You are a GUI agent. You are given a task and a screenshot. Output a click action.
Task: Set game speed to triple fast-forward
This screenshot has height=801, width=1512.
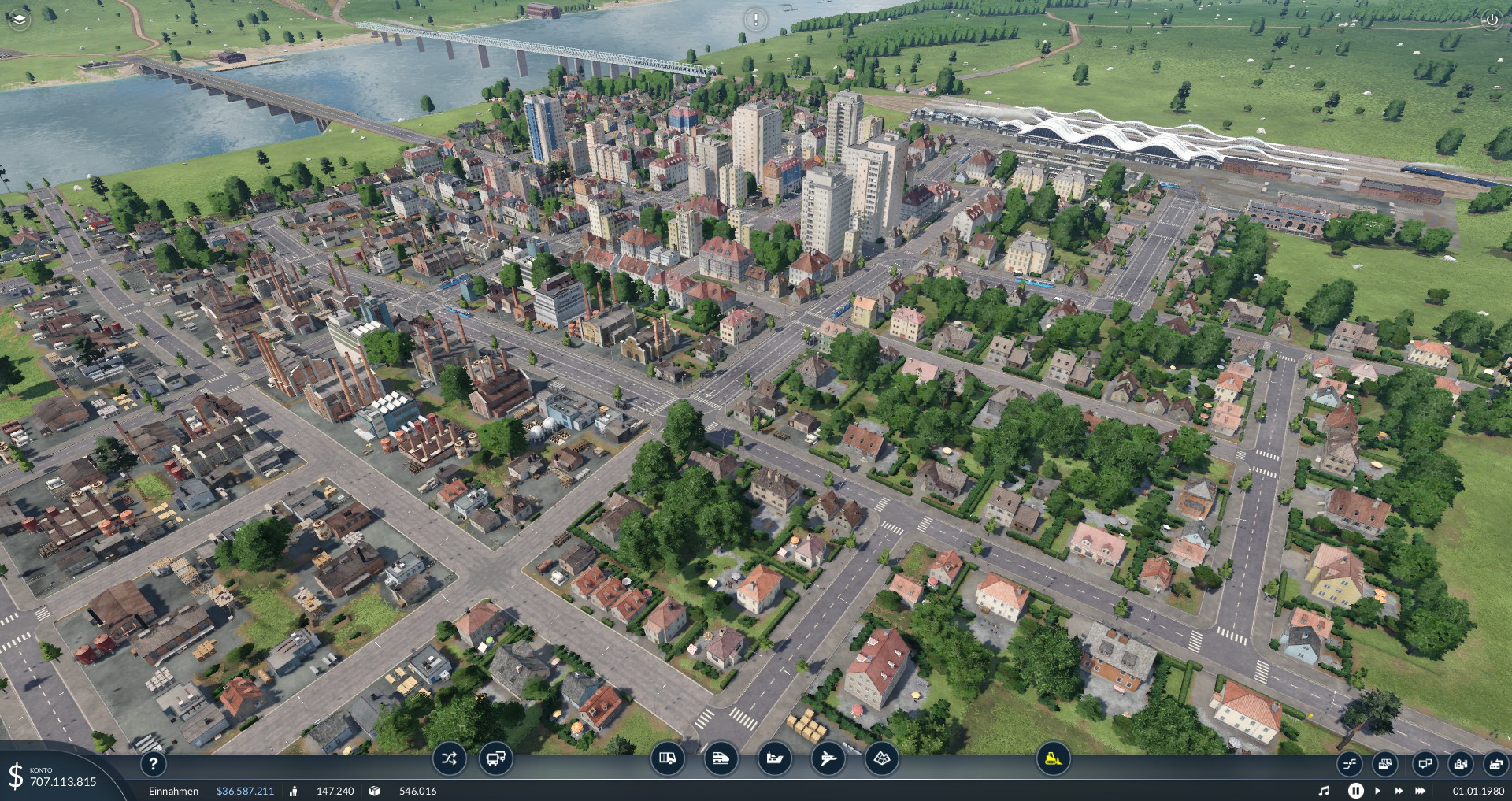(1421, 791)
